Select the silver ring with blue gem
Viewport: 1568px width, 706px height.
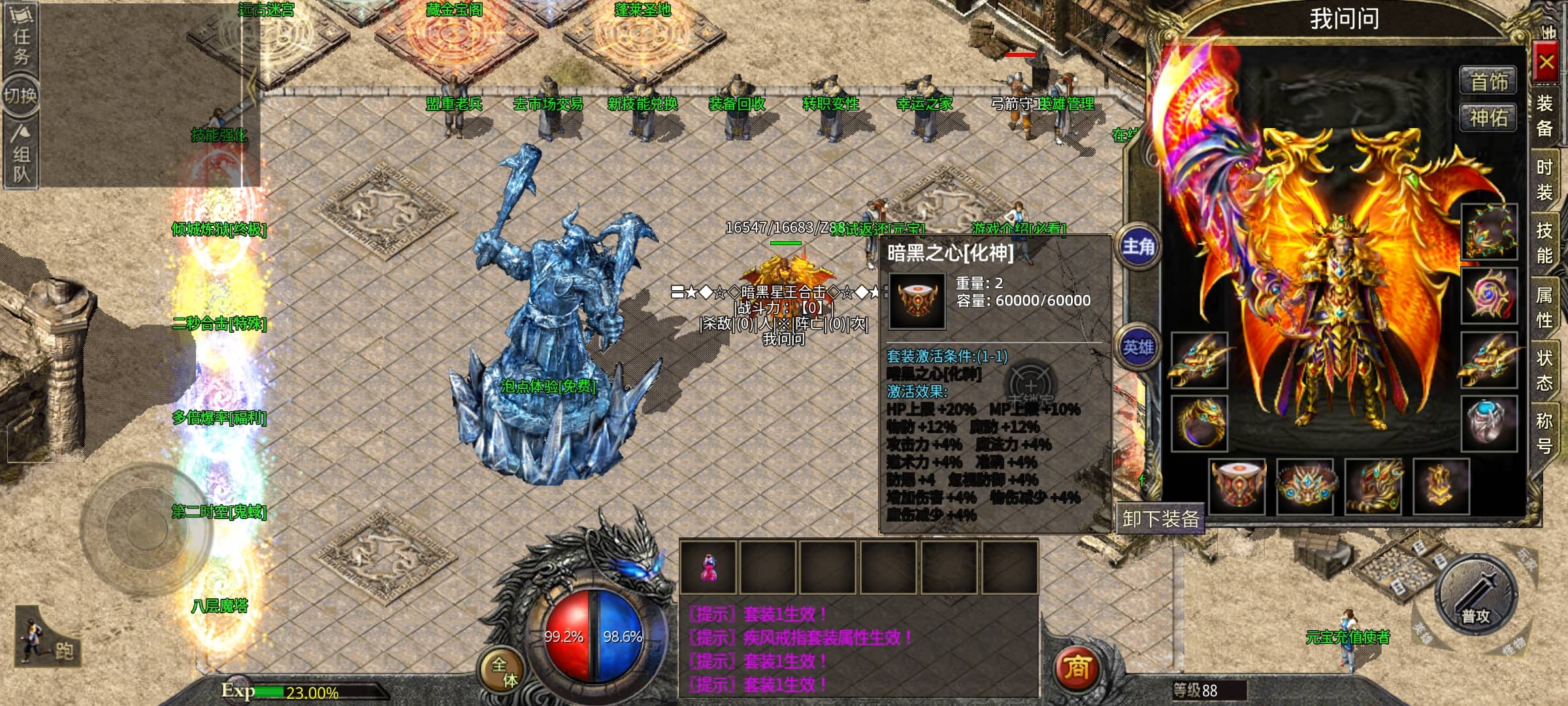pos(1489,423)
